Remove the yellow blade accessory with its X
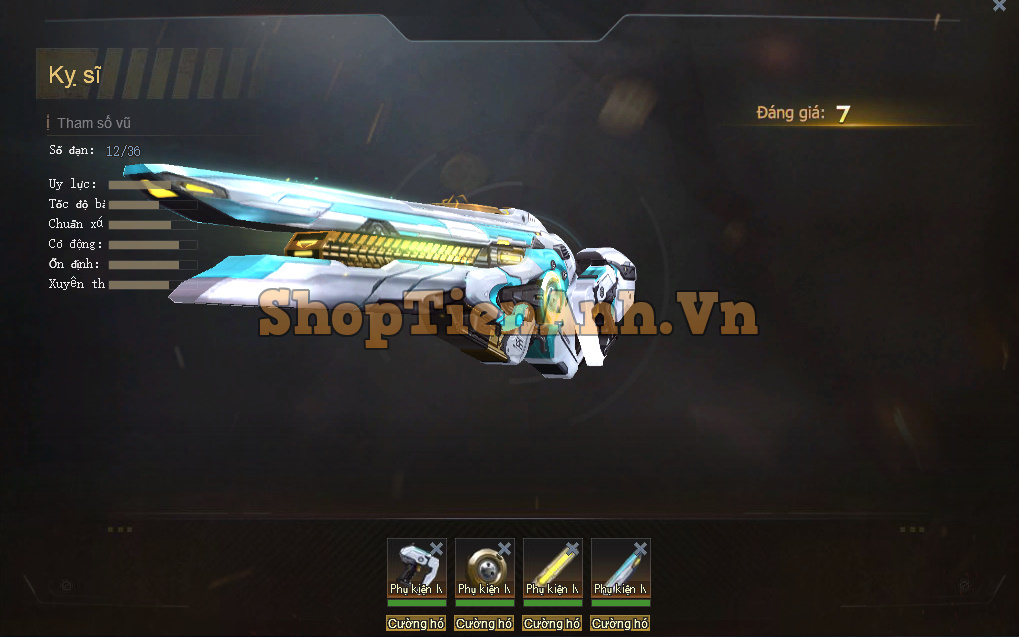 [x=573, y=548]
